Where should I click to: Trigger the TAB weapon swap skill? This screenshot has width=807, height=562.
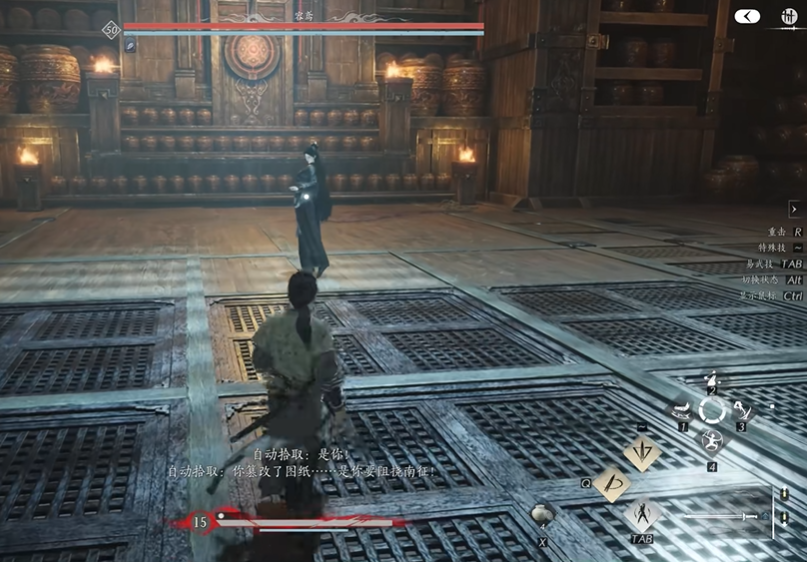point(641,515)
